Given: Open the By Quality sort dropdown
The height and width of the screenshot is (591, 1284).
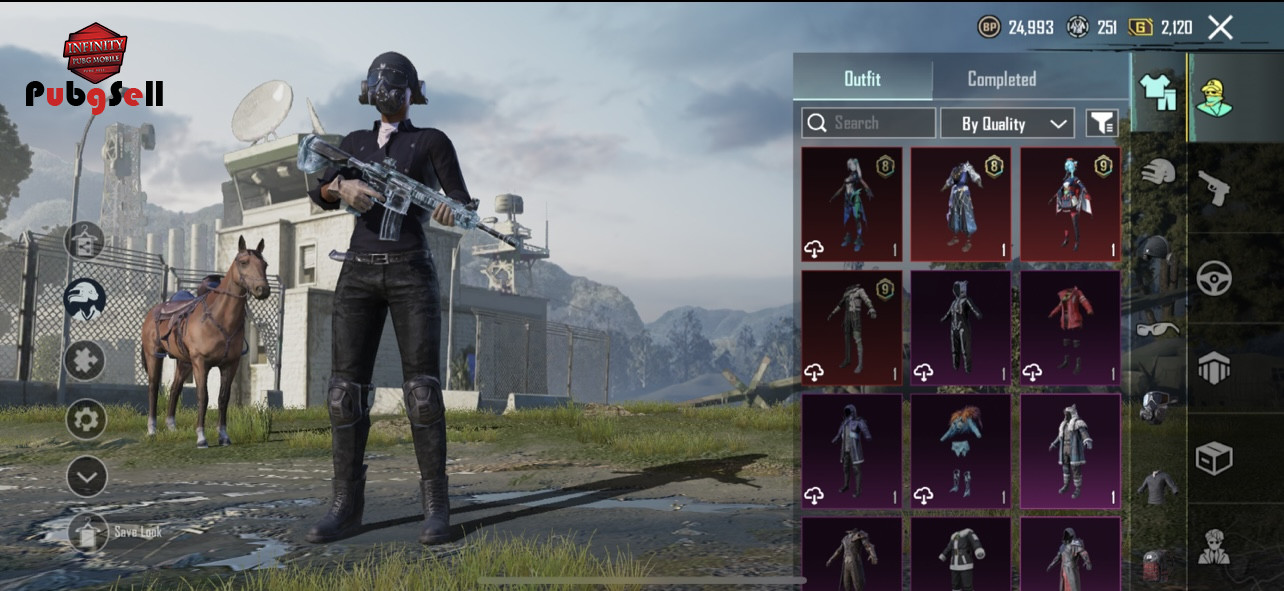Looking at the screenshot, I should pos(1007,123).
